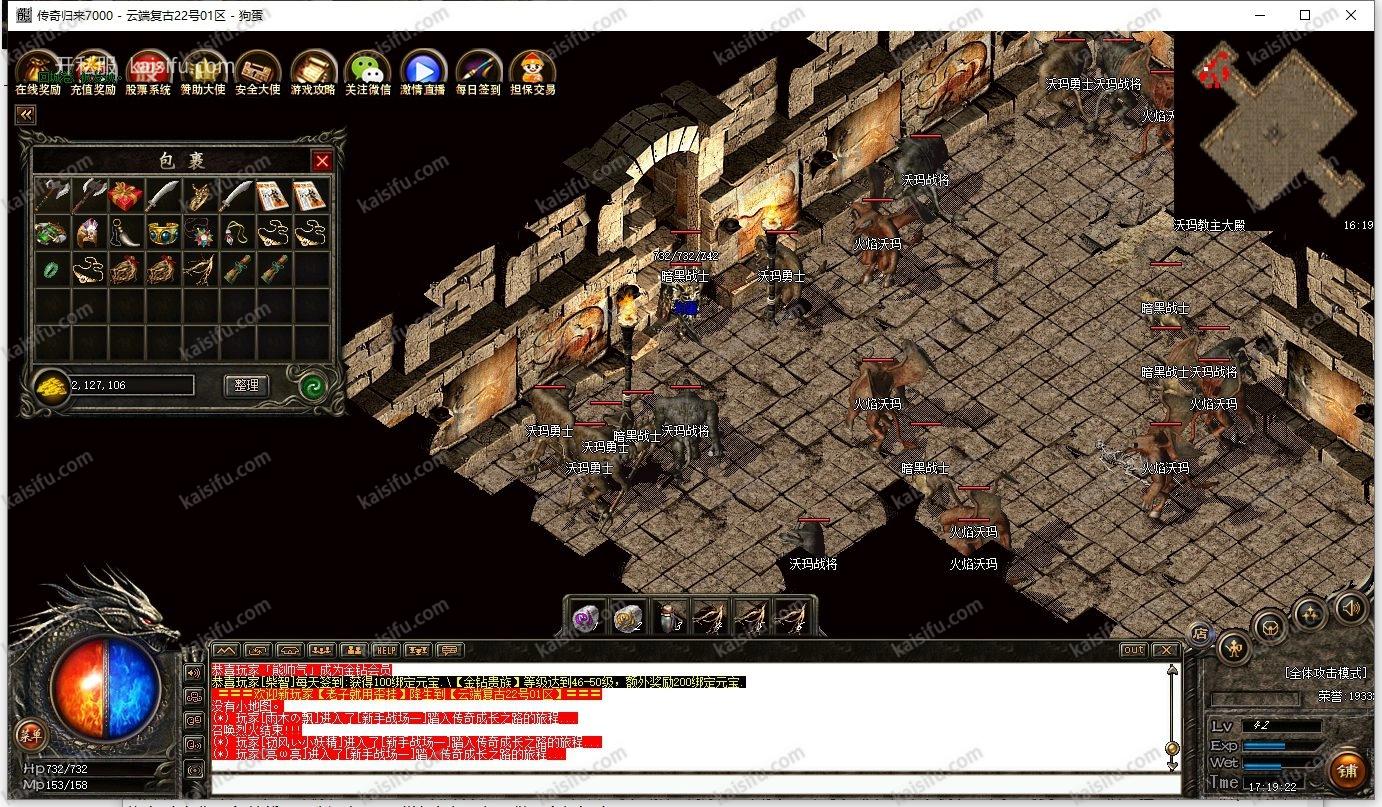
Task: Select the gold bracelet with teal gems
Action: point(163,232)
